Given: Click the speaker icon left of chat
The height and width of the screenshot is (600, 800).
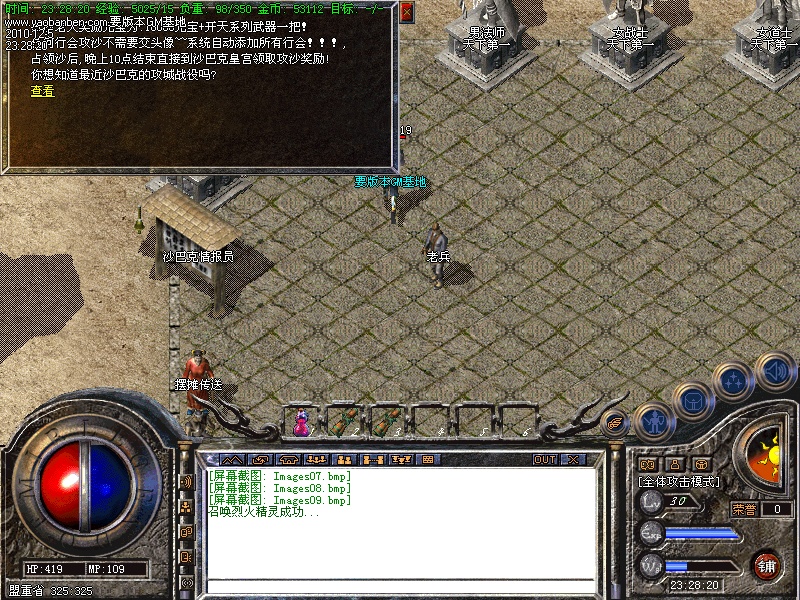Looking at the screenshot, I should coord(186,482).
